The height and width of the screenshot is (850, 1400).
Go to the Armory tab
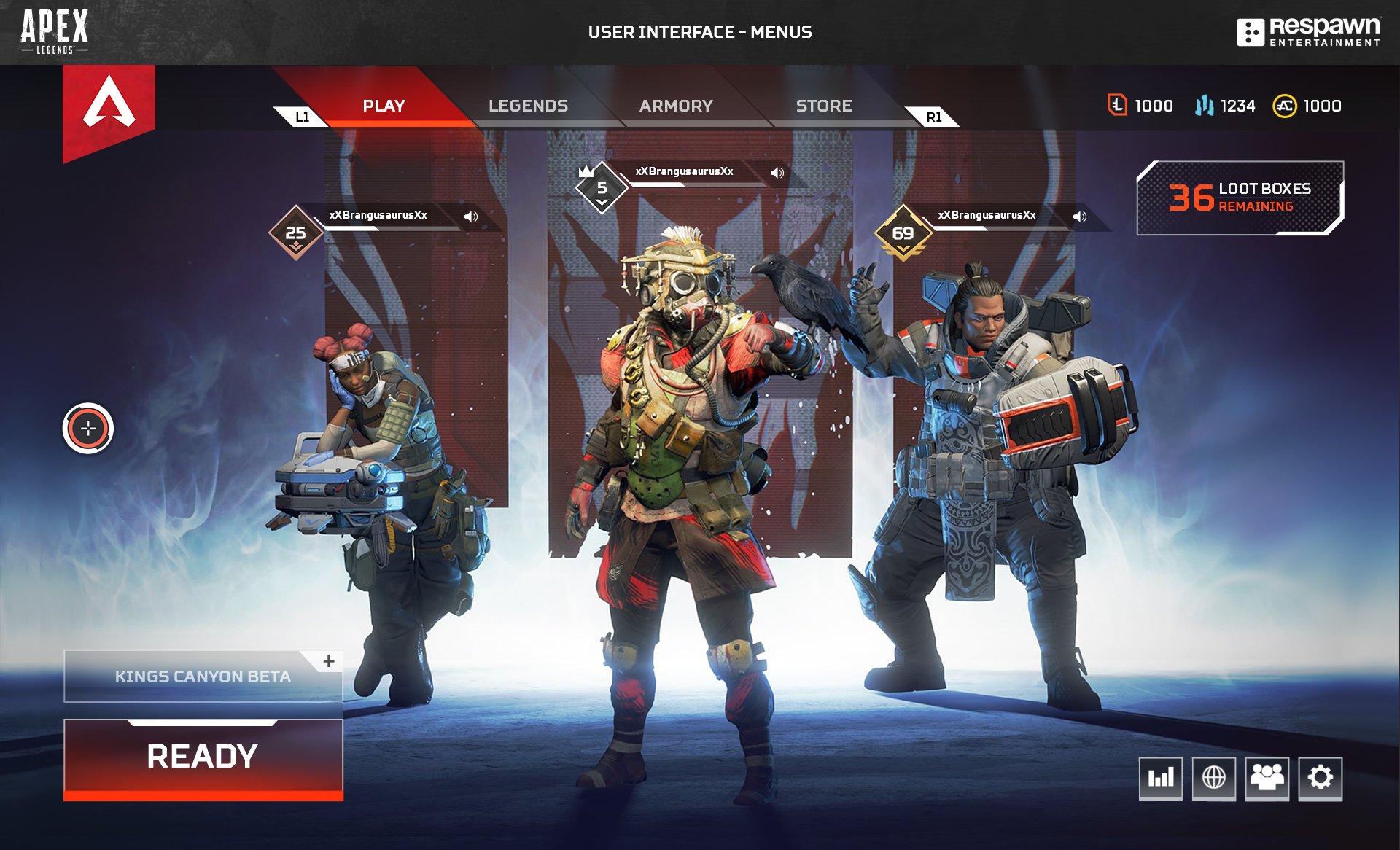tap(676, 106)
